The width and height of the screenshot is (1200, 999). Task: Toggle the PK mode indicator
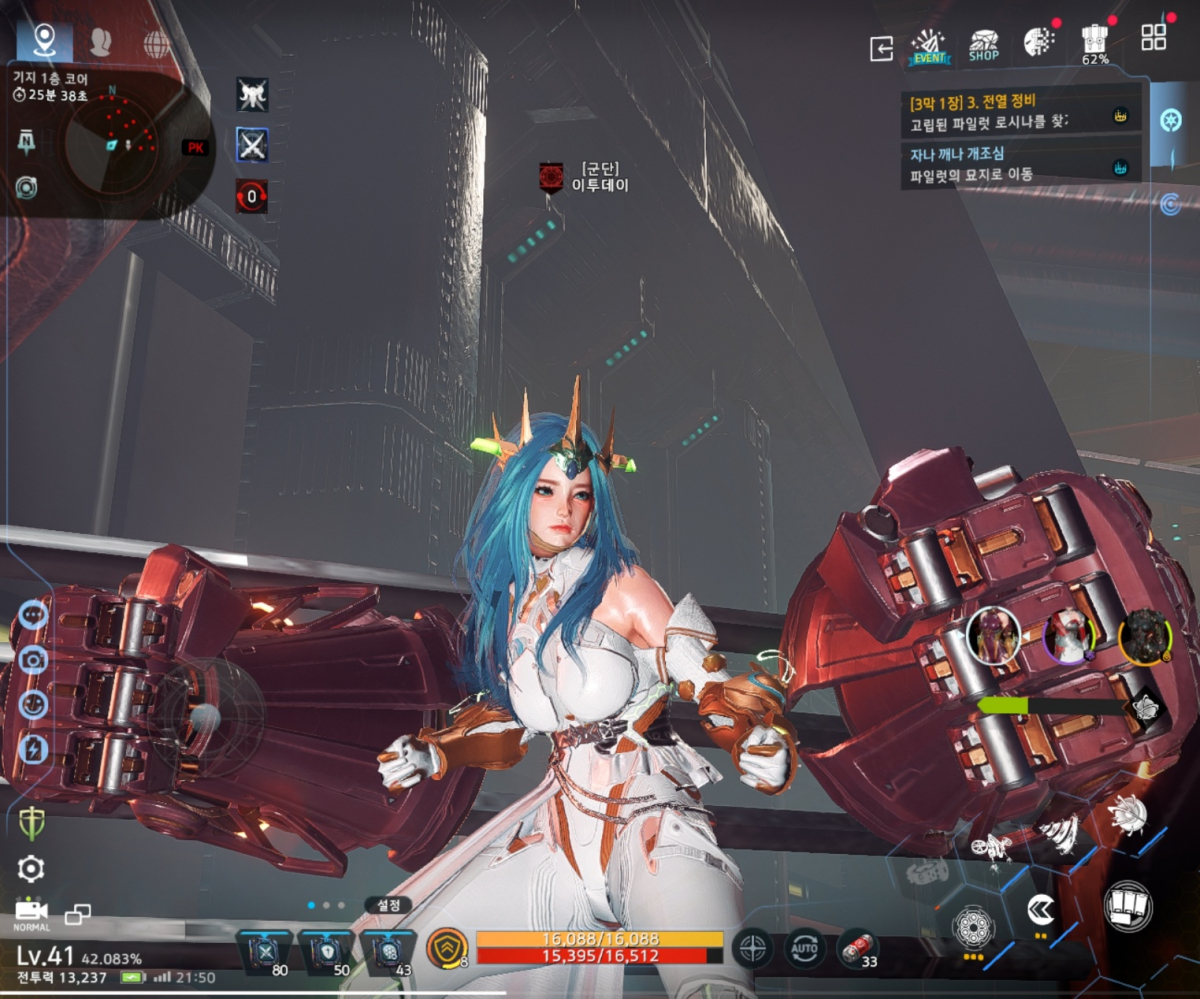pyautogui.click(x=195, y=147)
